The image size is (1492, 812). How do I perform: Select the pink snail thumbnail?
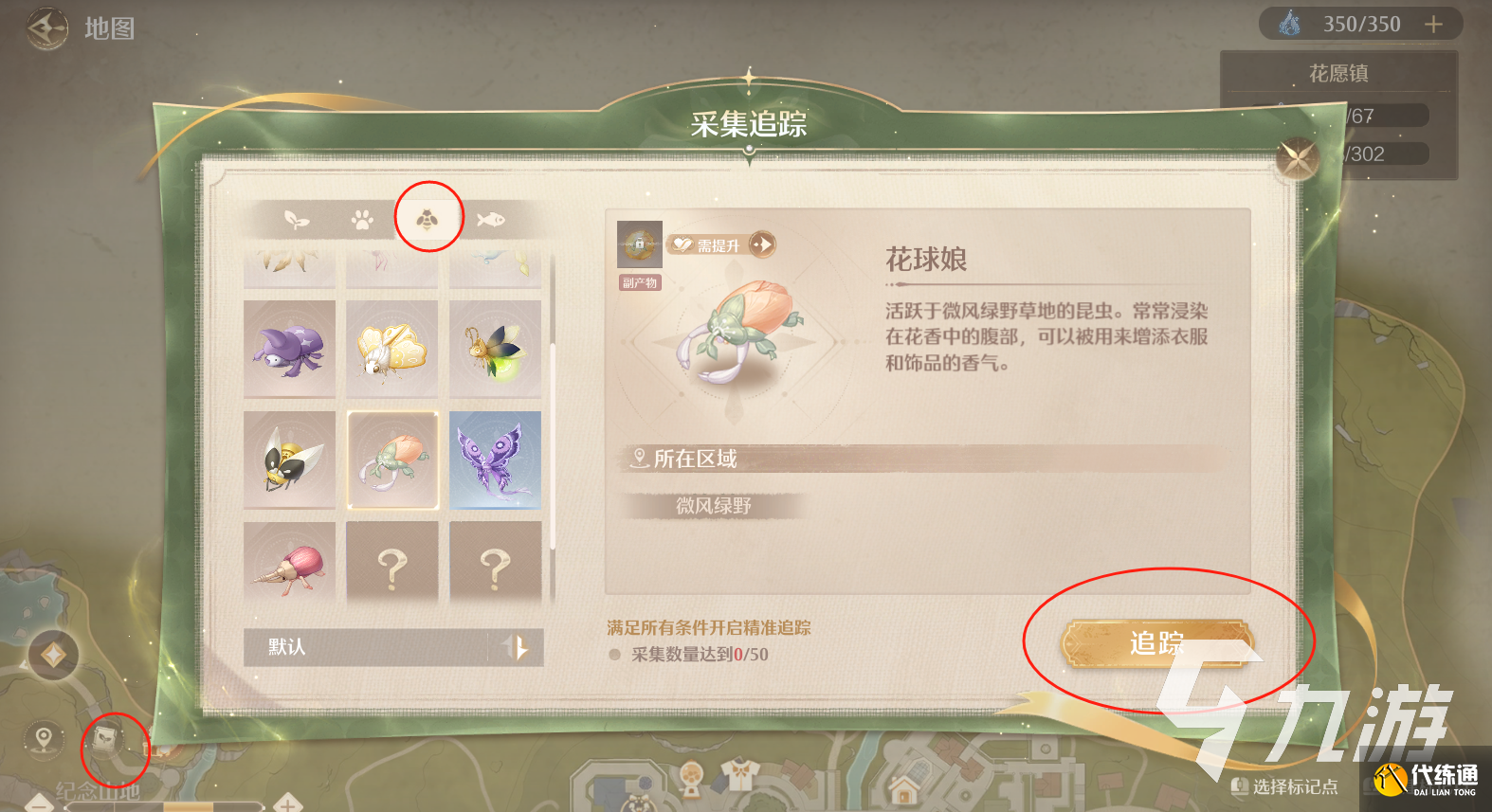(x=289, y=564)
